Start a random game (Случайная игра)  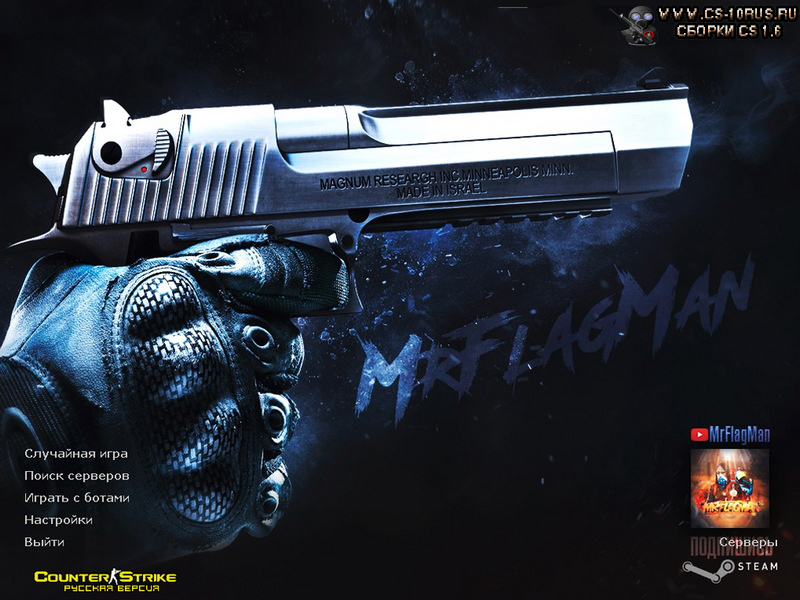pos(76,453)
